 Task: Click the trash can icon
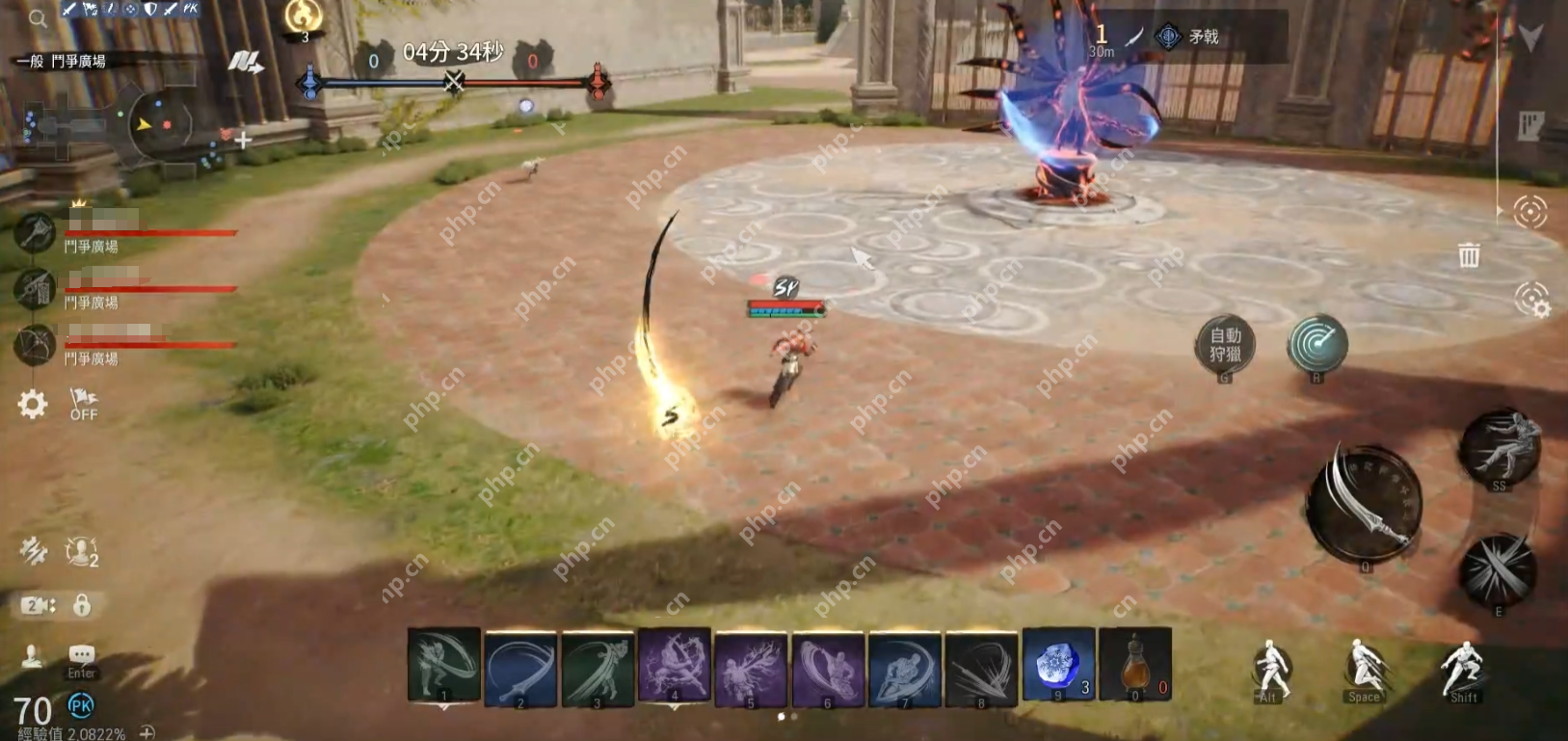pyautogui.click(x=1469, y=255)
